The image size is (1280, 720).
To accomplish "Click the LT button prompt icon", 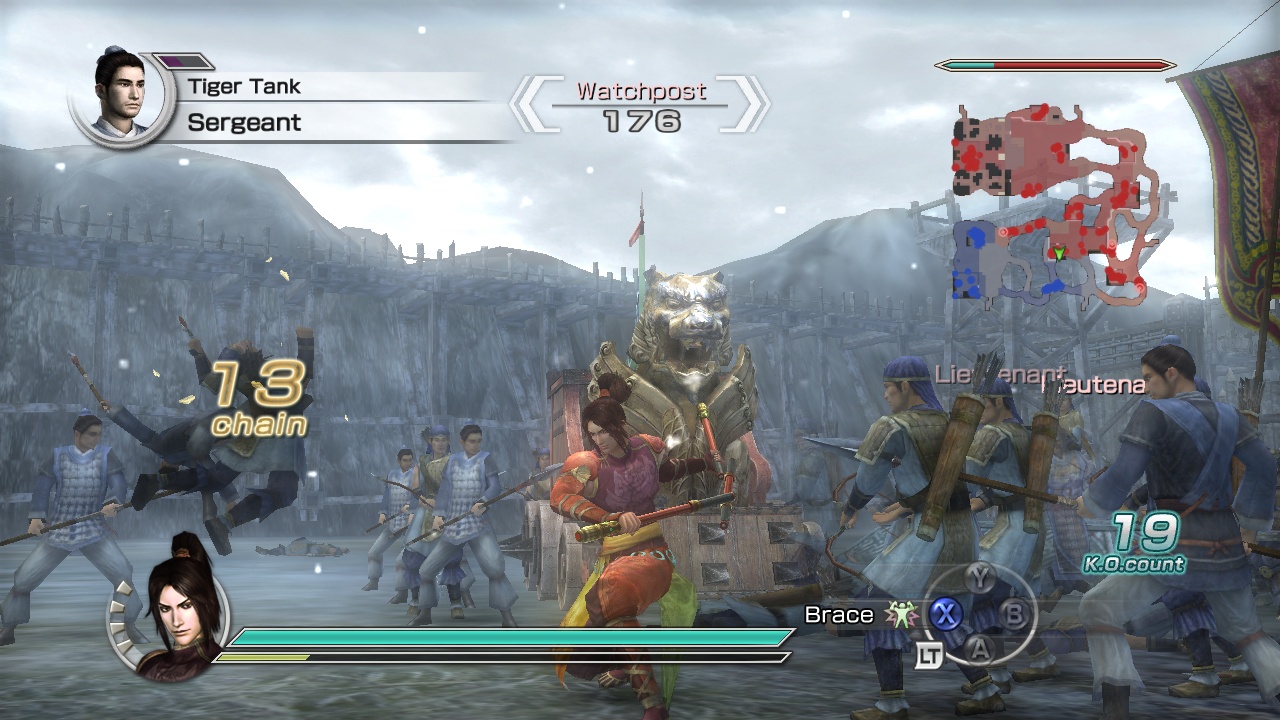I will click(929, 653).
